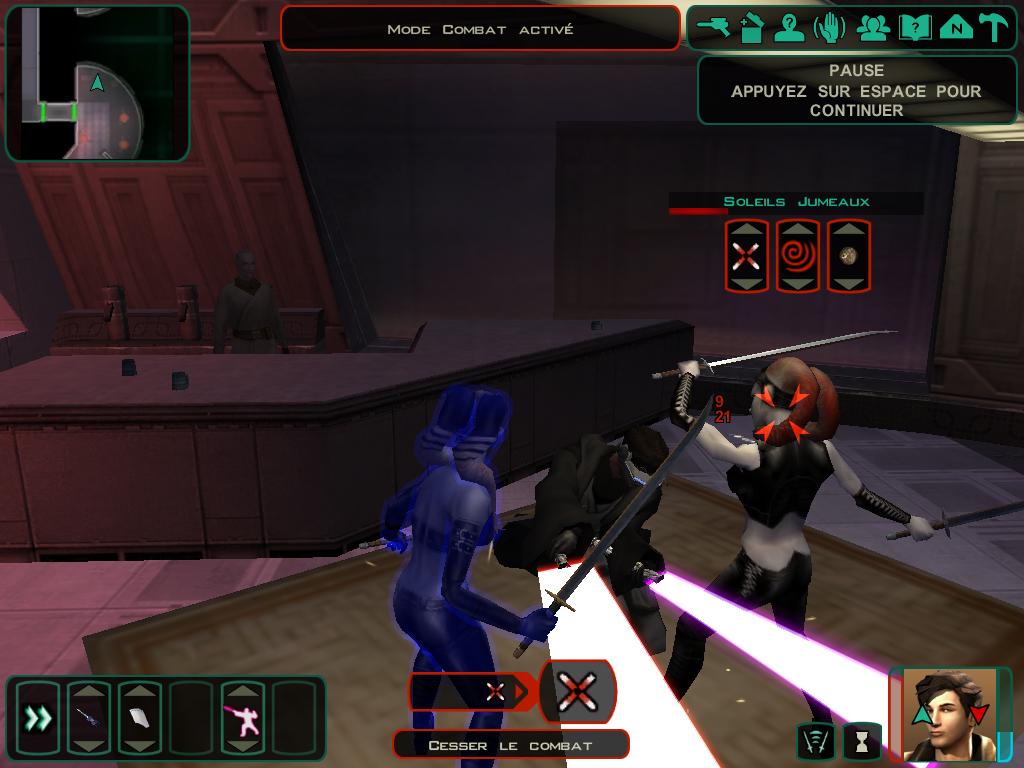Select the pink lightsaber fighter stance slot

[242, 717]
